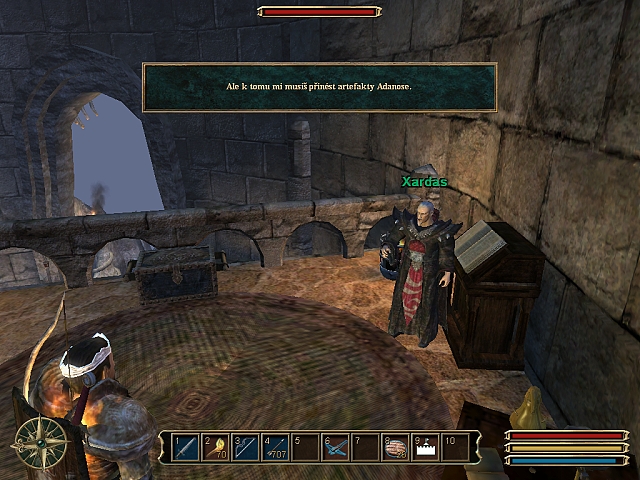Equip the crossbow in quick slot 6

click(x=335, y=447)
